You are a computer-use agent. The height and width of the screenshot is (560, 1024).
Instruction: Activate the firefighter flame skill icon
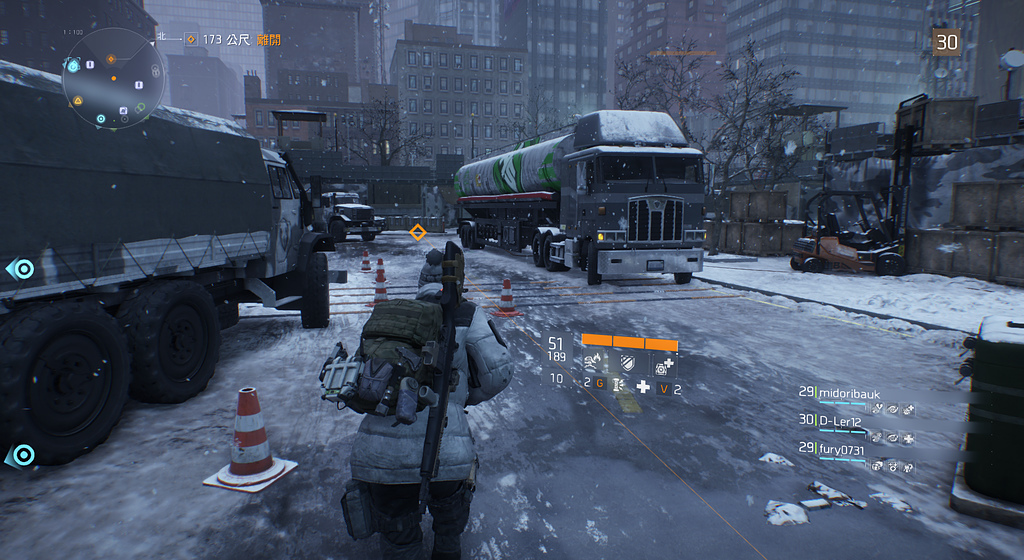594,362
